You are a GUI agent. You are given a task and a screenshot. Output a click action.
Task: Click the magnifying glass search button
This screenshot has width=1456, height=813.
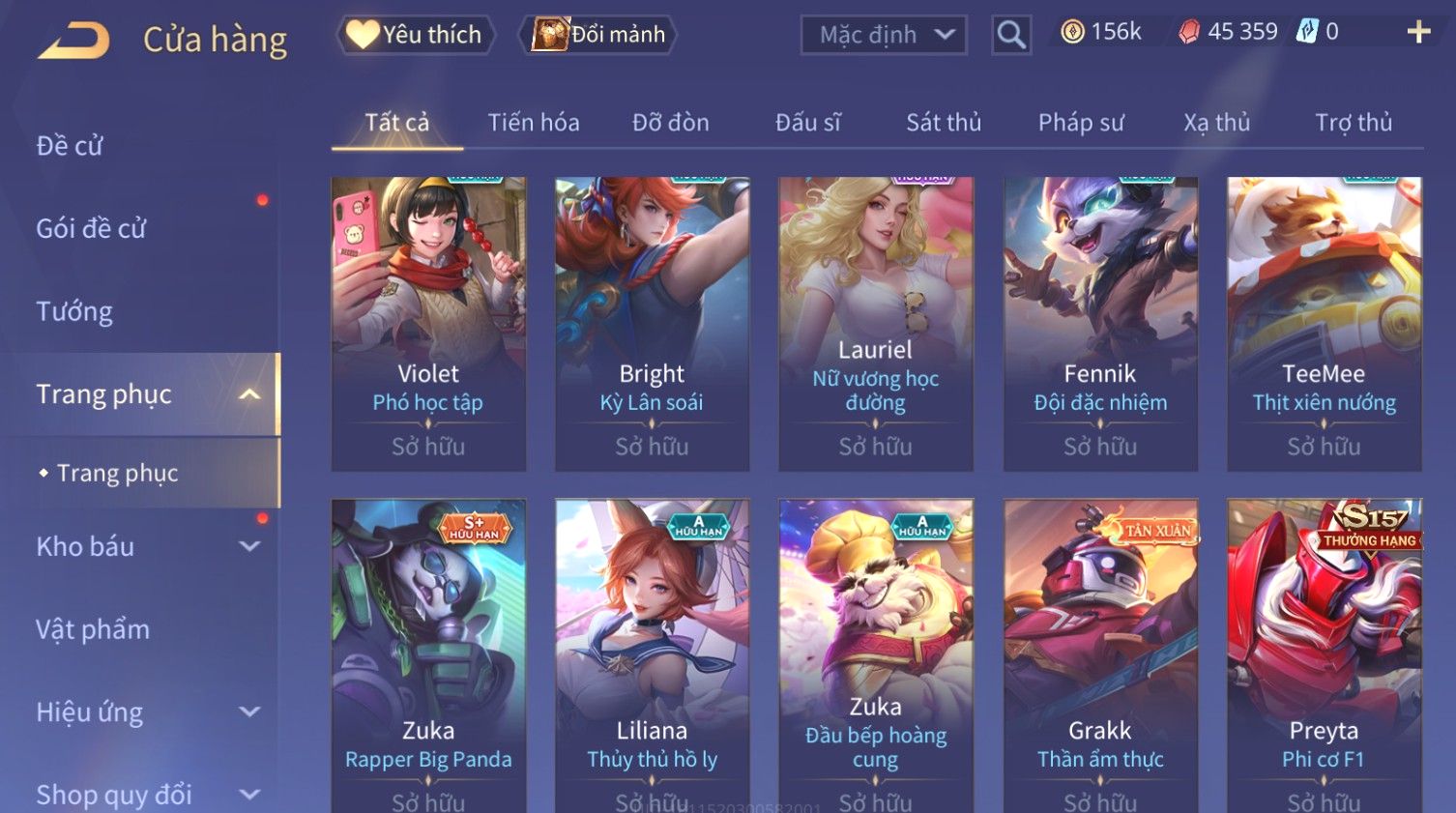click(x=1011, y=36)
